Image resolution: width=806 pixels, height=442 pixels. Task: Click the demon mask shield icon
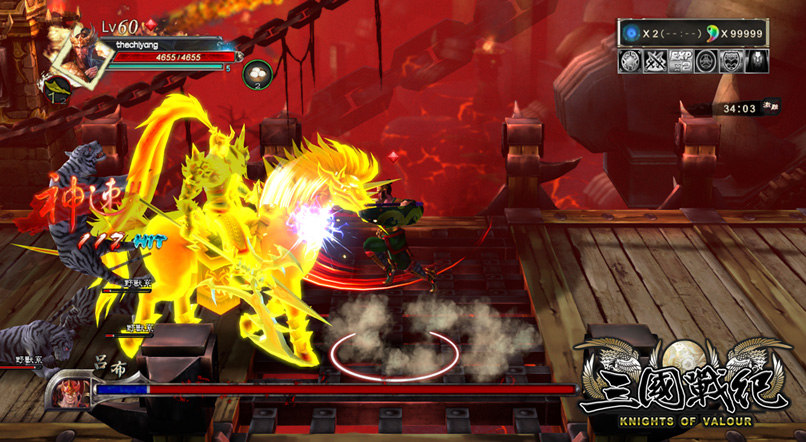(x=731, y=60)
